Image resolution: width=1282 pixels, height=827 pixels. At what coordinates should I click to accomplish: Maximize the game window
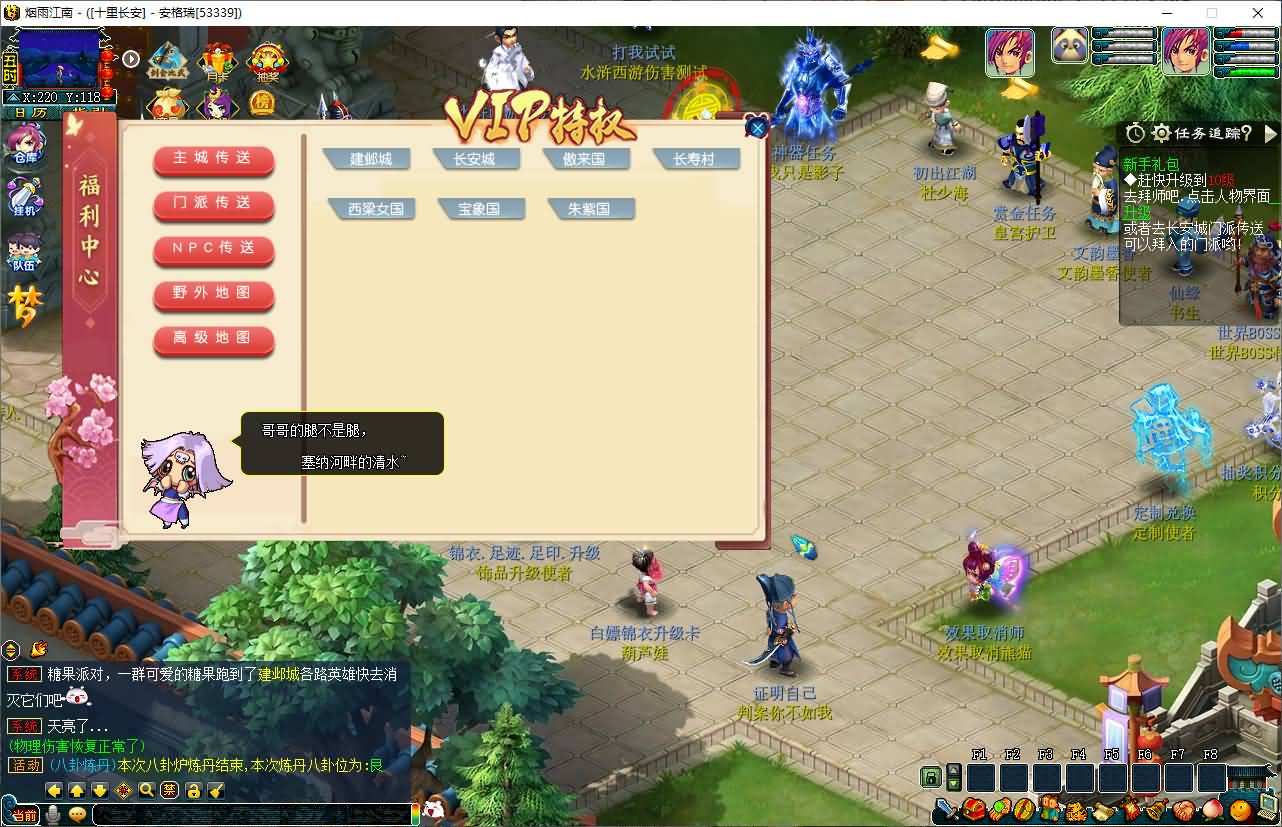[x=1212, y=13]
